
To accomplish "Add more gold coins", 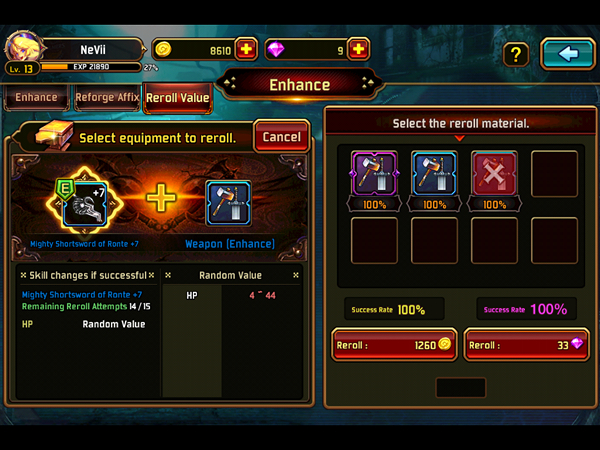I will (x=247, y=49).
